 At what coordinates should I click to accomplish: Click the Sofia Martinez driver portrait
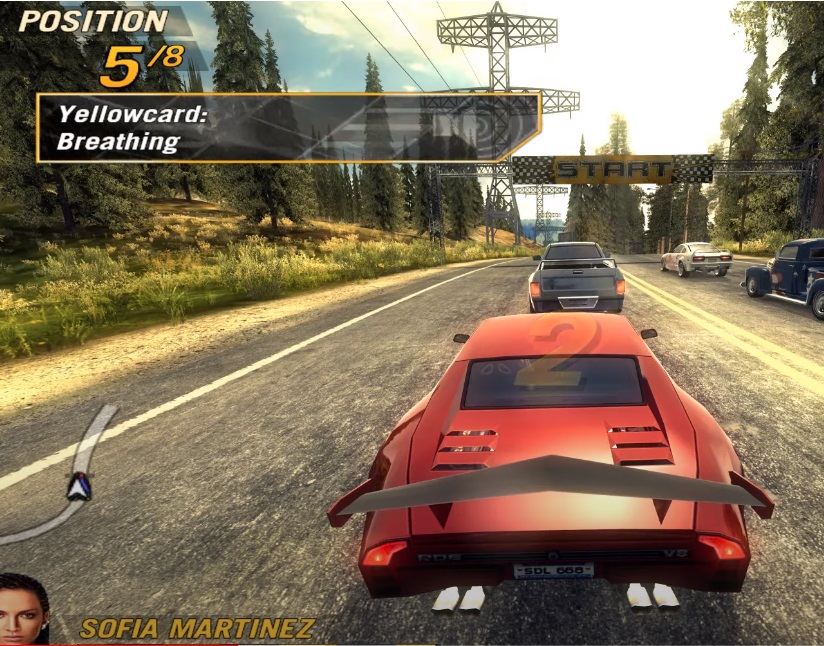coord(23,609)
